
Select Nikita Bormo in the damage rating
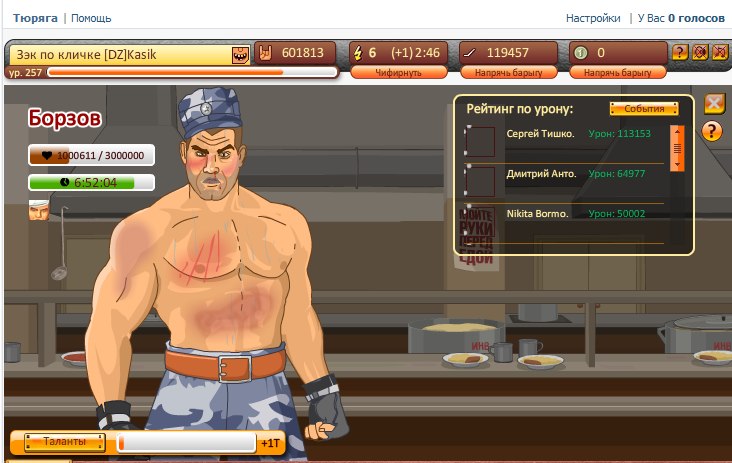click(x=537, y=214)
